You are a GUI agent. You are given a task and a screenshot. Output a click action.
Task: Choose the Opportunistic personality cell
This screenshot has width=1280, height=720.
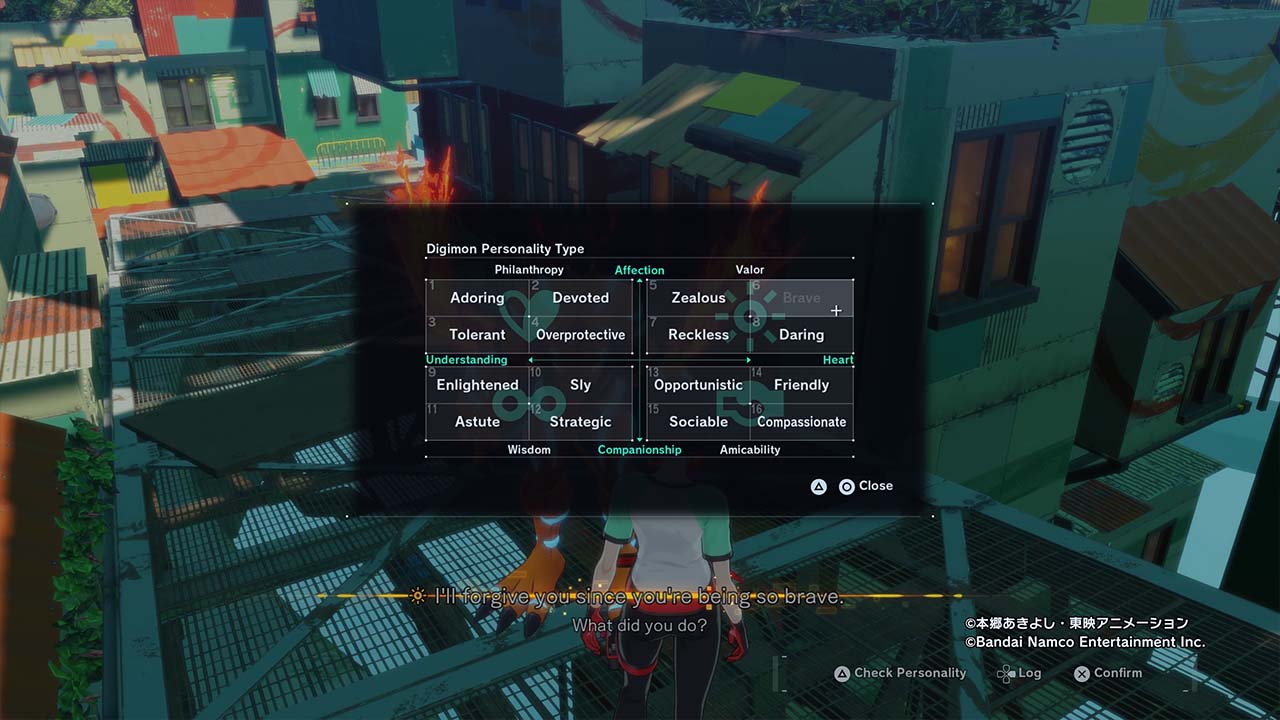pos(698,385)
